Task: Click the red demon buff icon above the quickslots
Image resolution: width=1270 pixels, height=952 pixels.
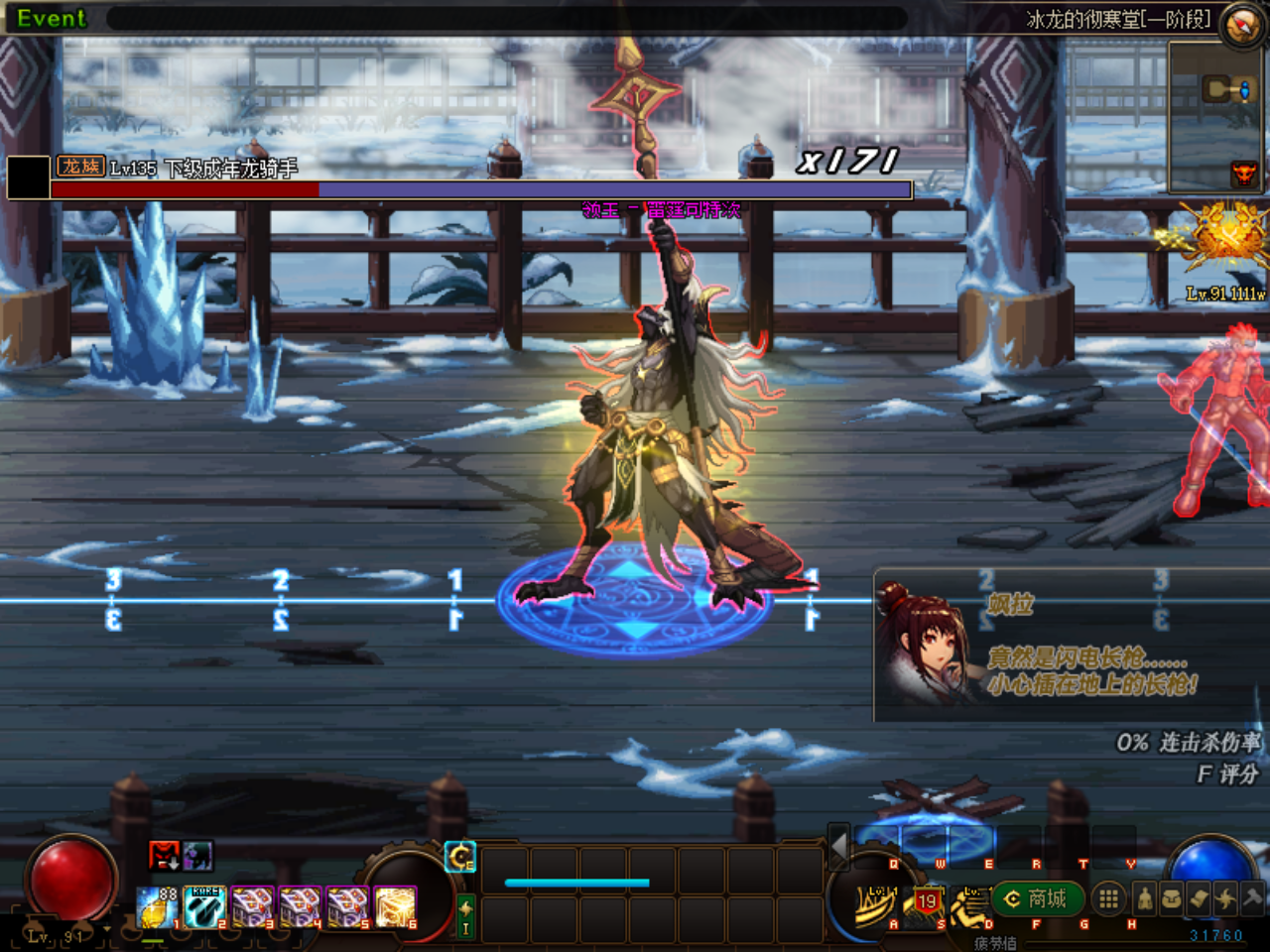Action: tap(163, 856)
